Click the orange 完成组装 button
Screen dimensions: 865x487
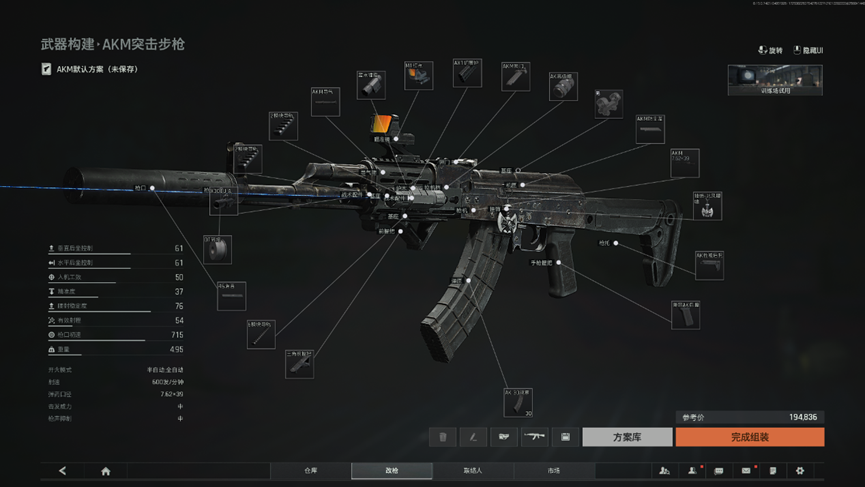point(749,437)
